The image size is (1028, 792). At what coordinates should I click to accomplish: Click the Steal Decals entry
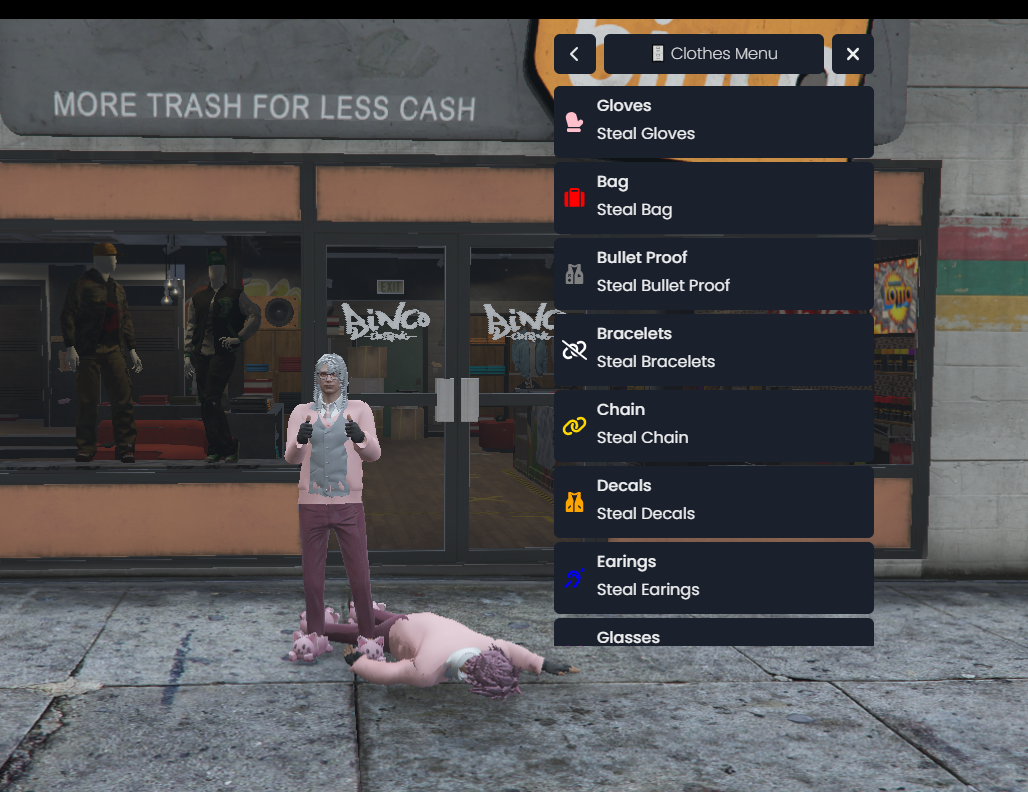(713, 501)
